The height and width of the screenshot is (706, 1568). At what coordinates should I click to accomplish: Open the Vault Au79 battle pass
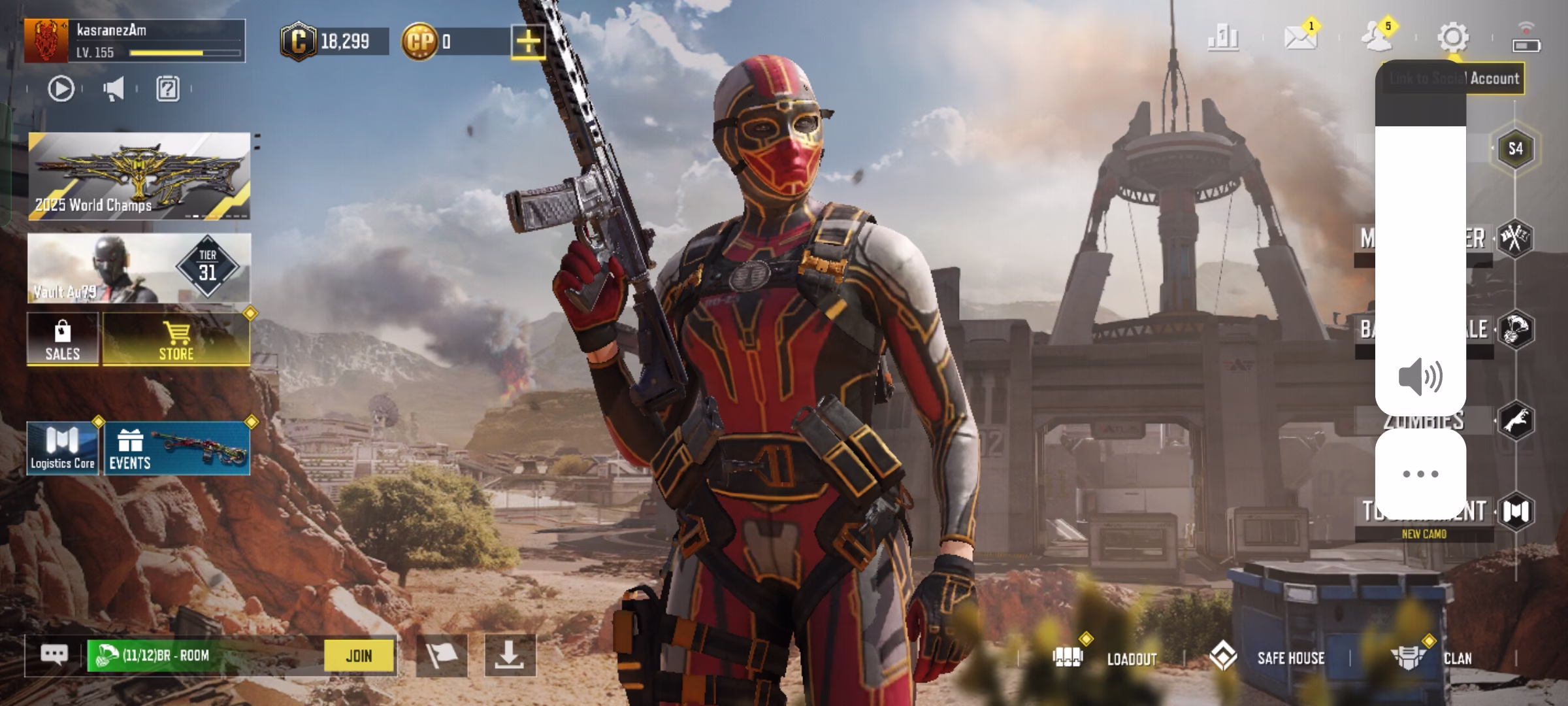point(139,268)
